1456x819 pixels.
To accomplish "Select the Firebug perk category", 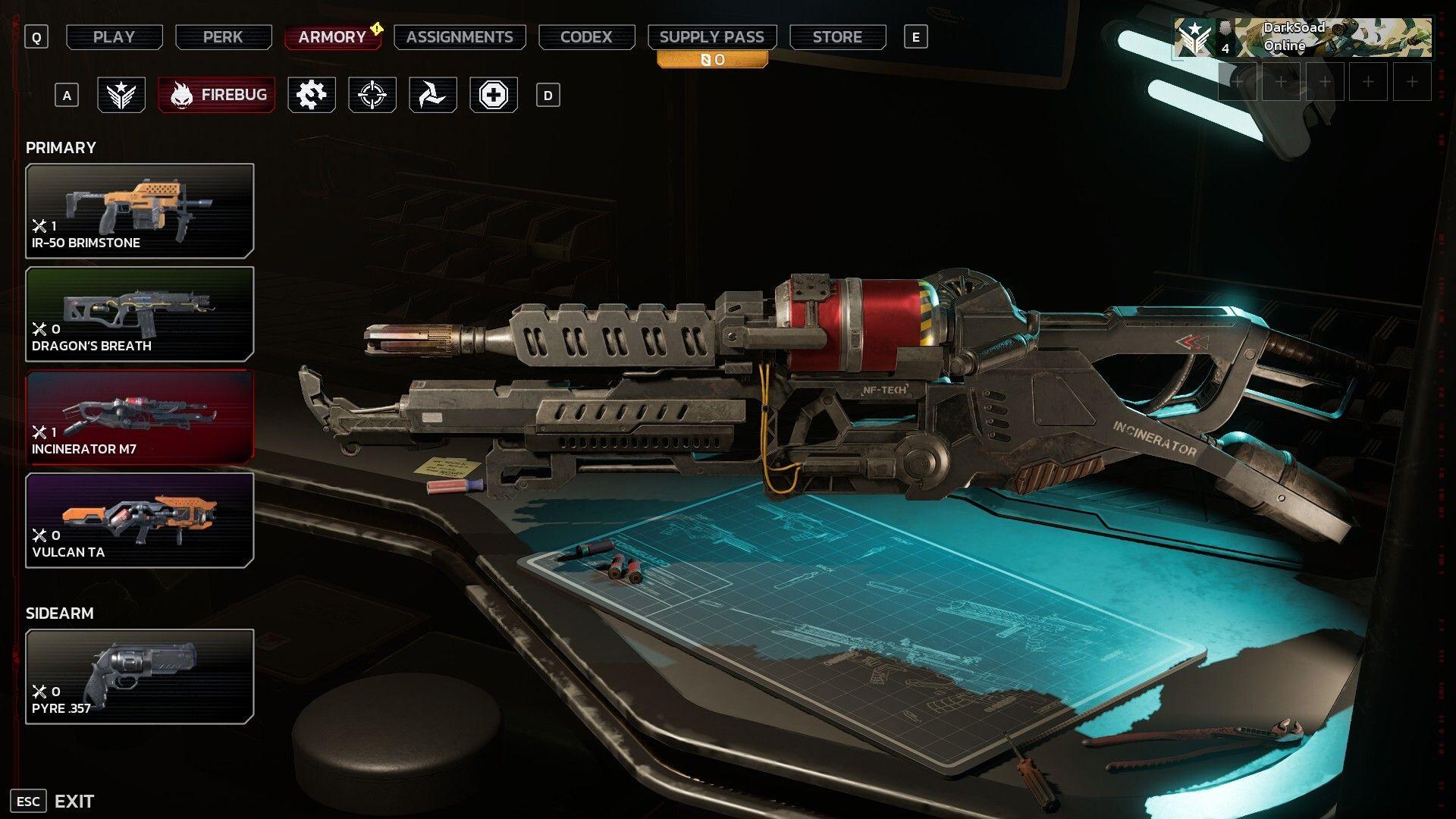I will coord(217,96).
